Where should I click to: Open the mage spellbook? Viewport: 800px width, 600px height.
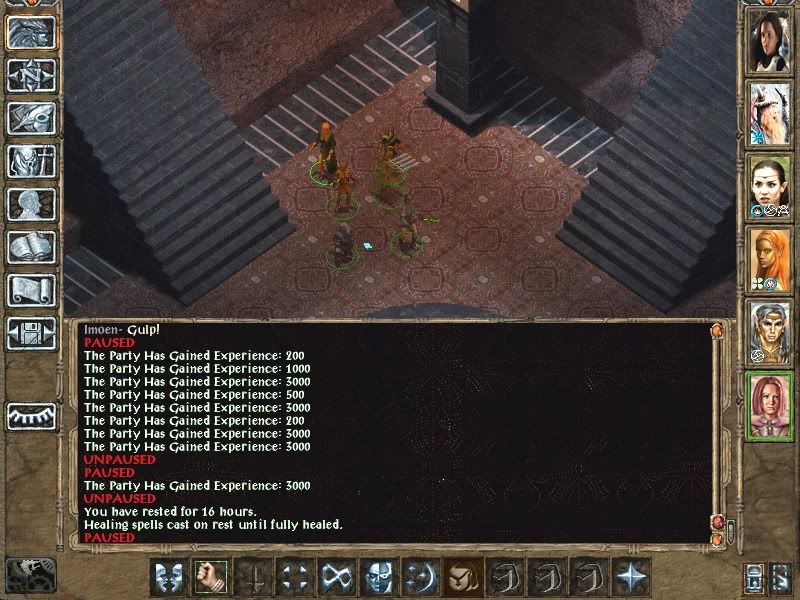point(31,247)
